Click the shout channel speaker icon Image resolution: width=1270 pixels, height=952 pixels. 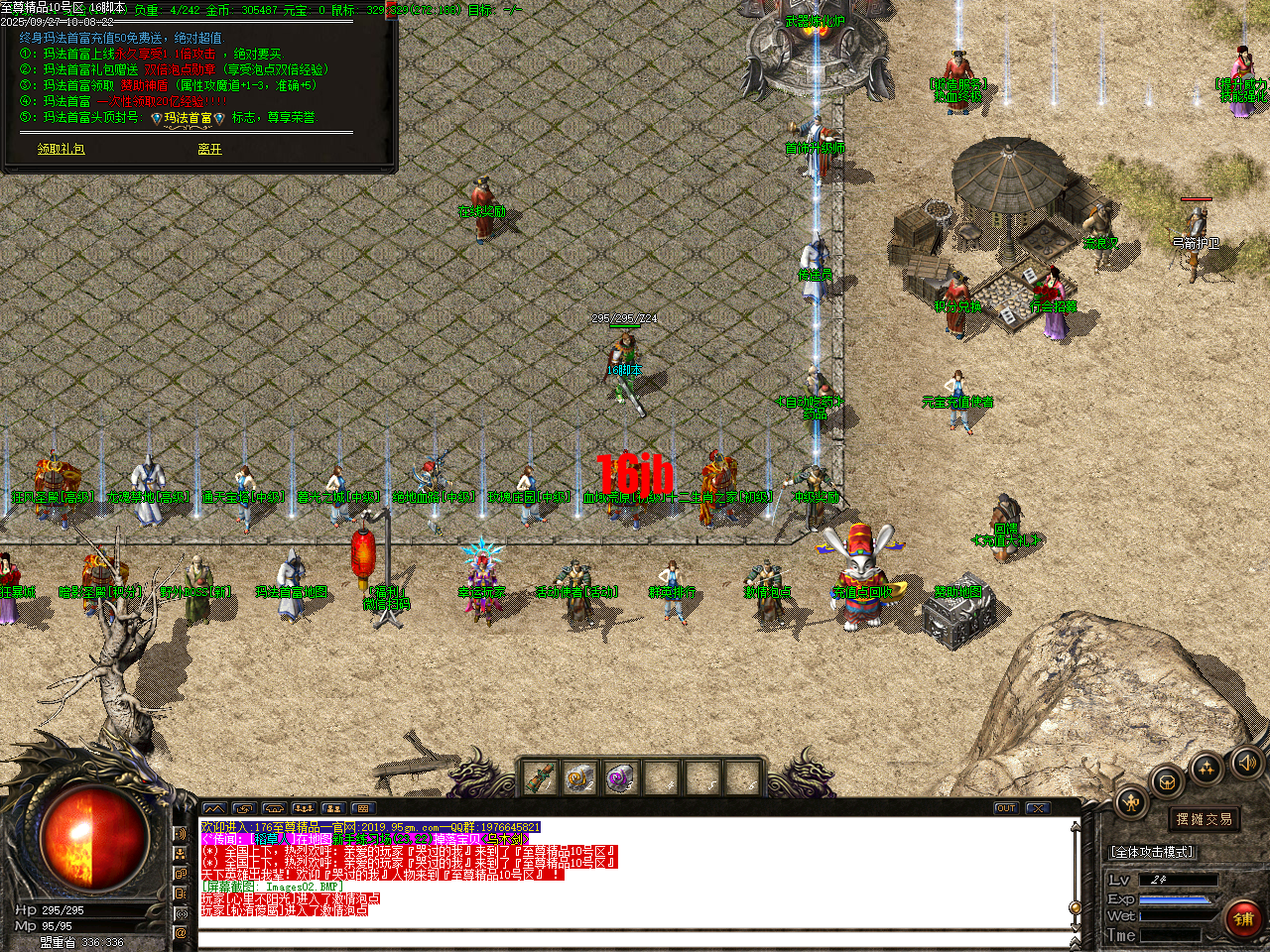(182, 835)
